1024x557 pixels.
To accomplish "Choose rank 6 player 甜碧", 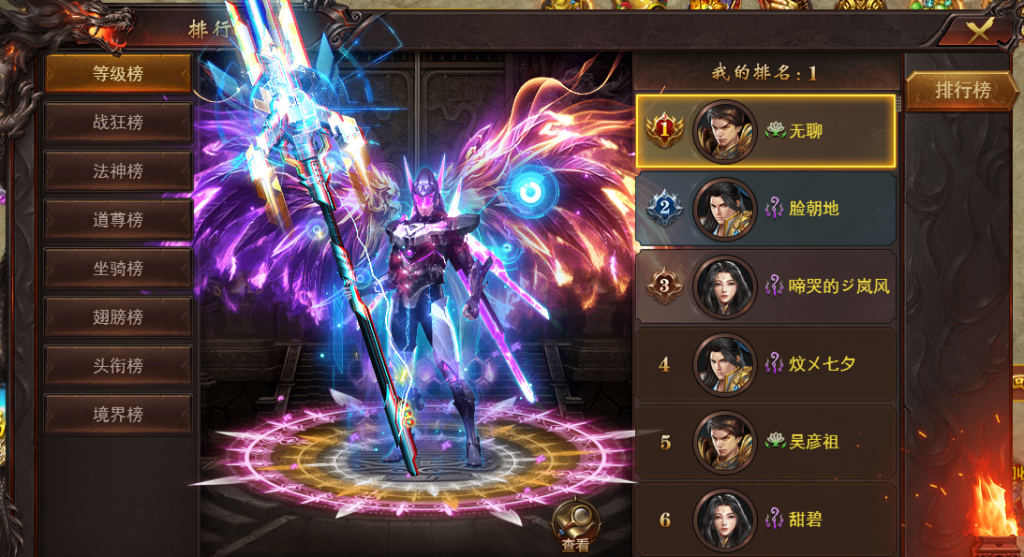I will [766, 518].
